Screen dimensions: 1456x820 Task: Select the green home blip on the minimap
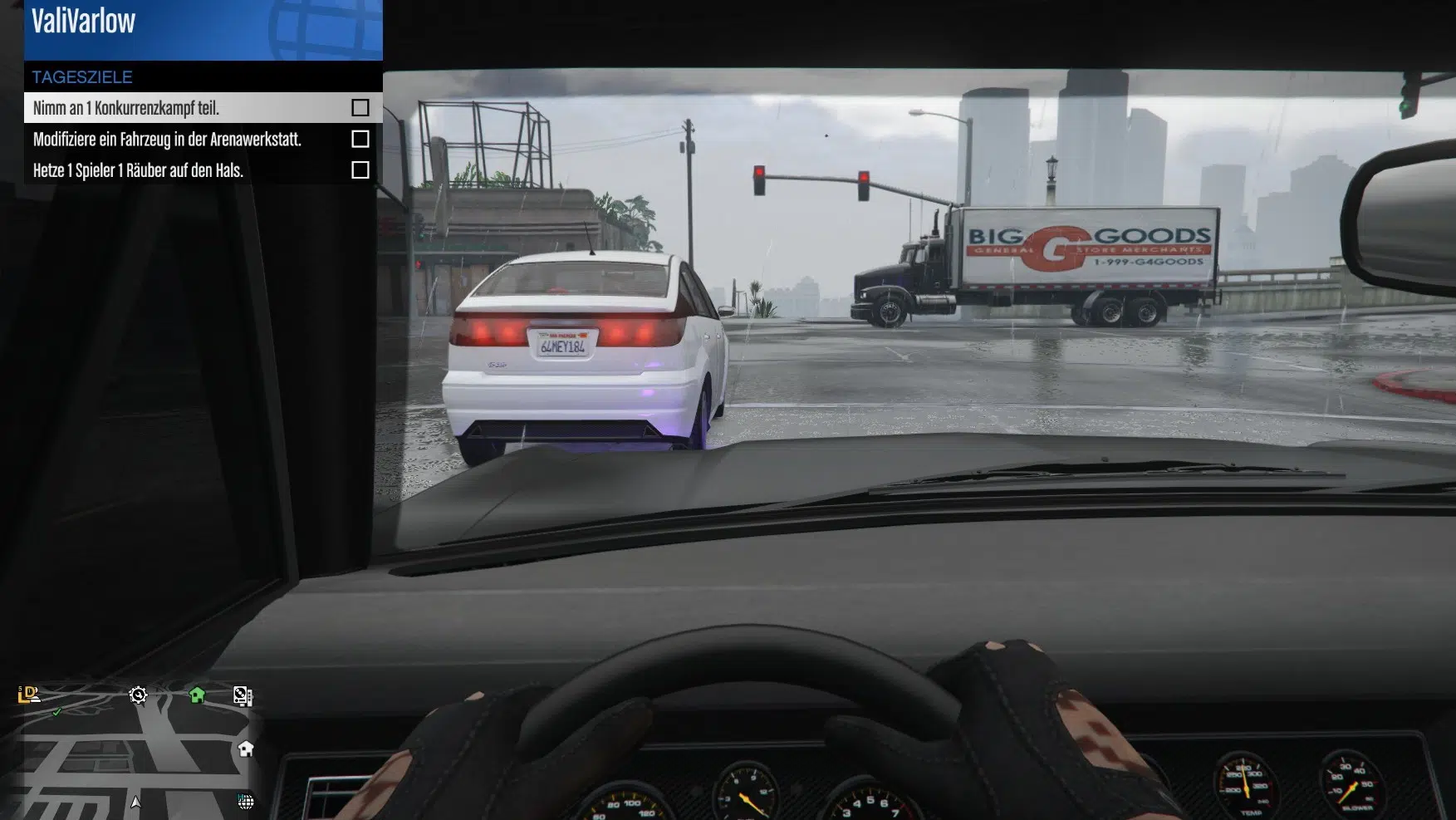point(196,696)
